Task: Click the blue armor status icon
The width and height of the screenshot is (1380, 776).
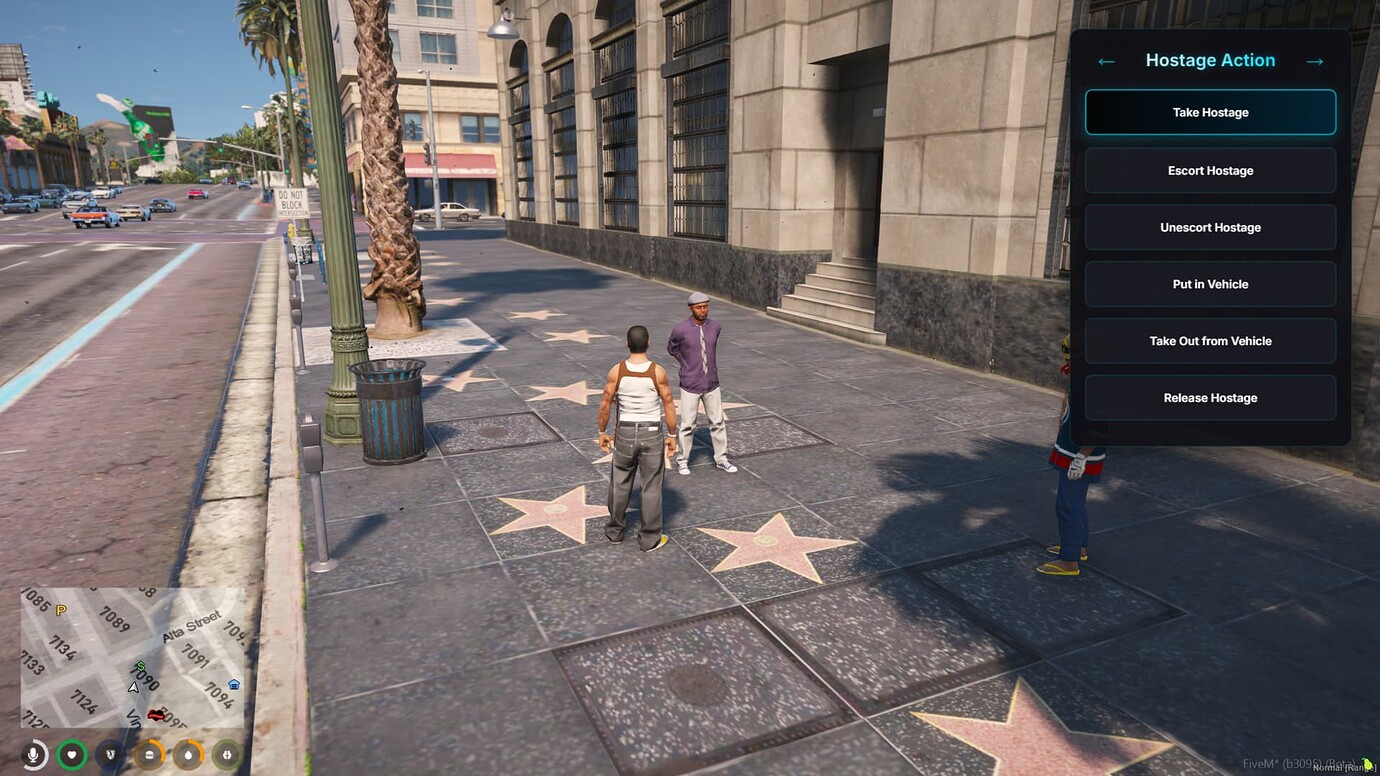Action: coord(111,754)
